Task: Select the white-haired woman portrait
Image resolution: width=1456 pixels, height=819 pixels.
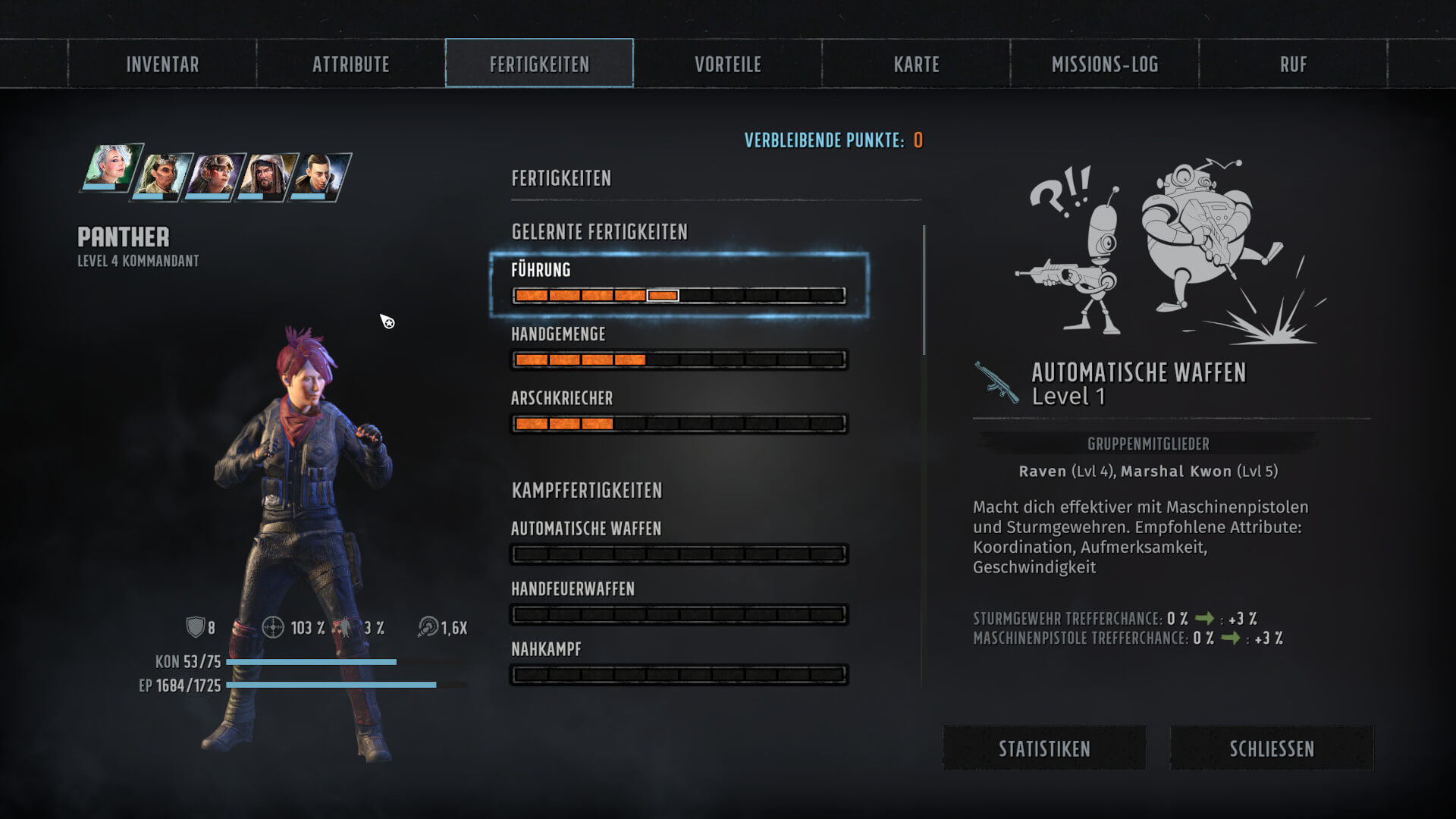Action: (x=111, y=168)
